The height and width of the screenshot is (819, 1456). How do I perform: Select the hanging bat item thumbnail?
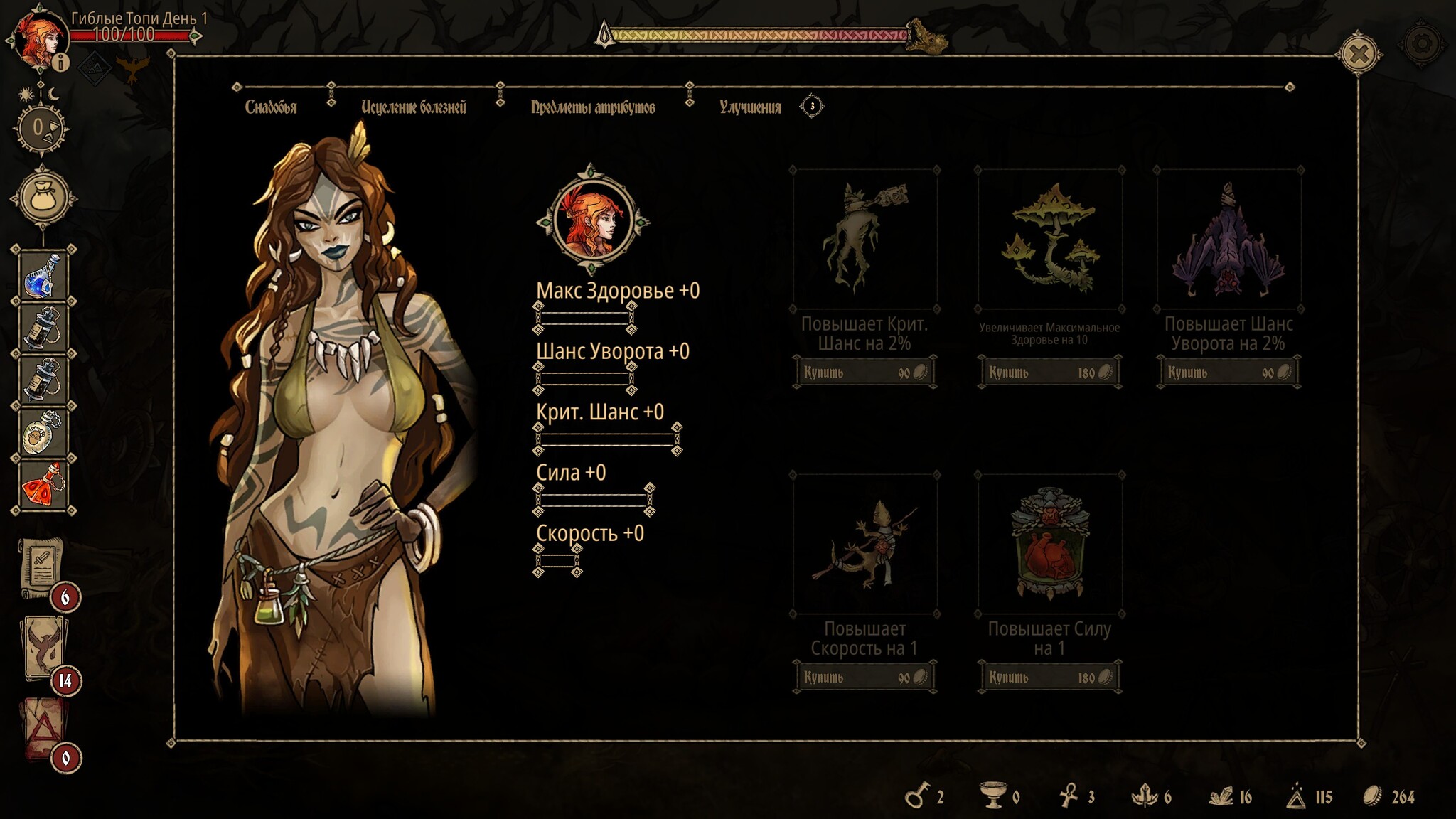tap(1228, 239)
